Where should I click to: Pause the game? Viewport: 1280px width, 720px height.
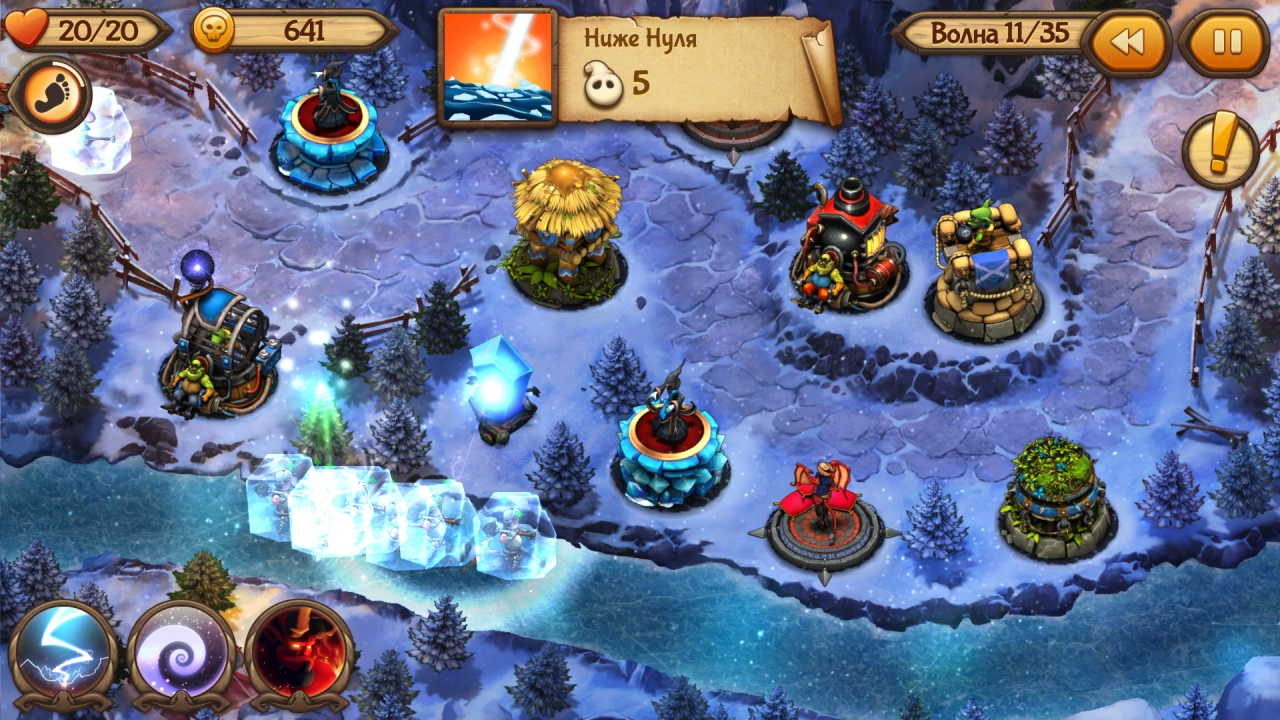coord(1226,42)
